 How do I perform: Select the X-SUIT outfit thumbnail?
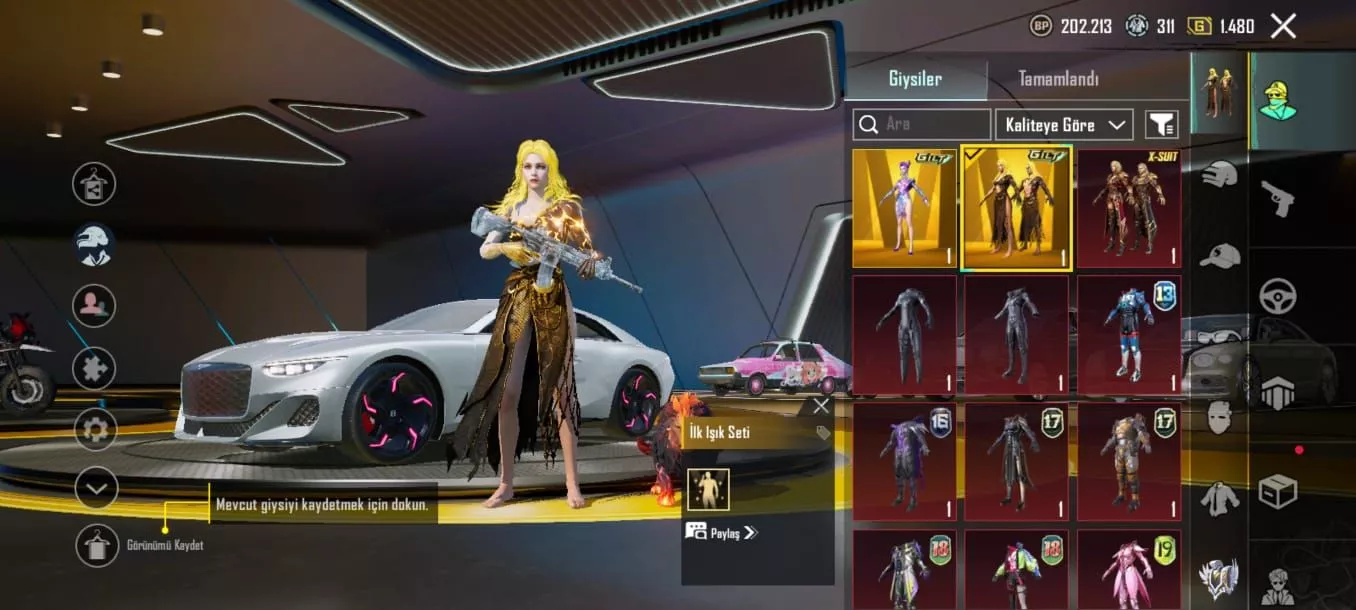[1128, 208]
